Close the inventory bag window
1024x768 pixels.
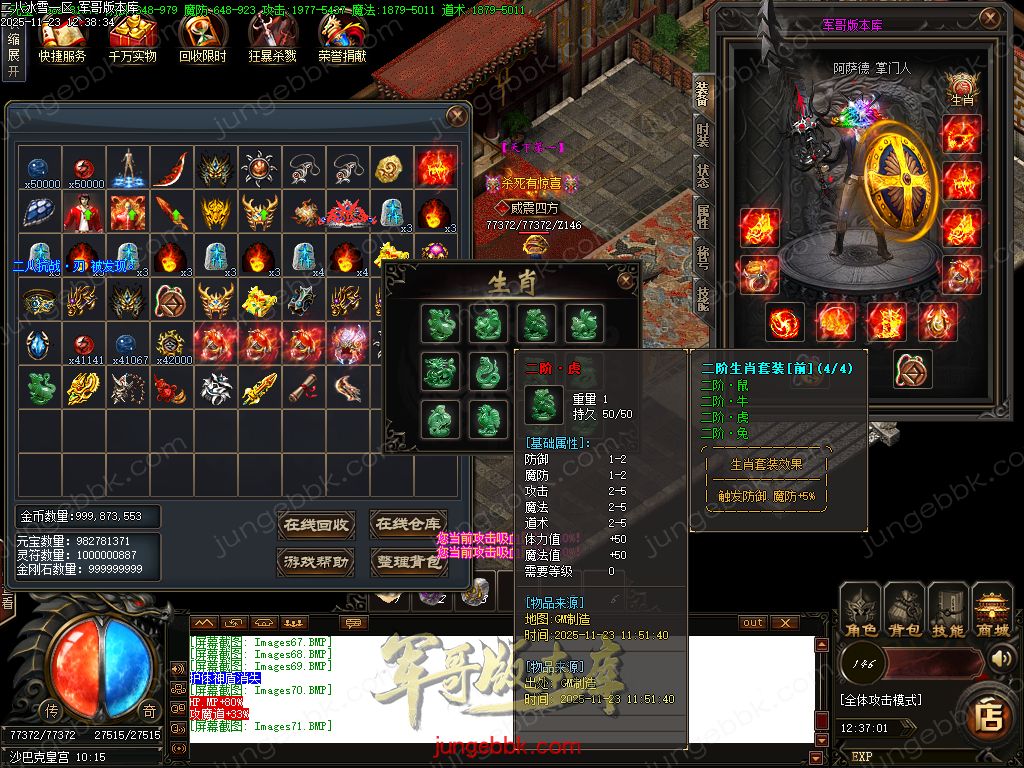click(x=457, y=117)
